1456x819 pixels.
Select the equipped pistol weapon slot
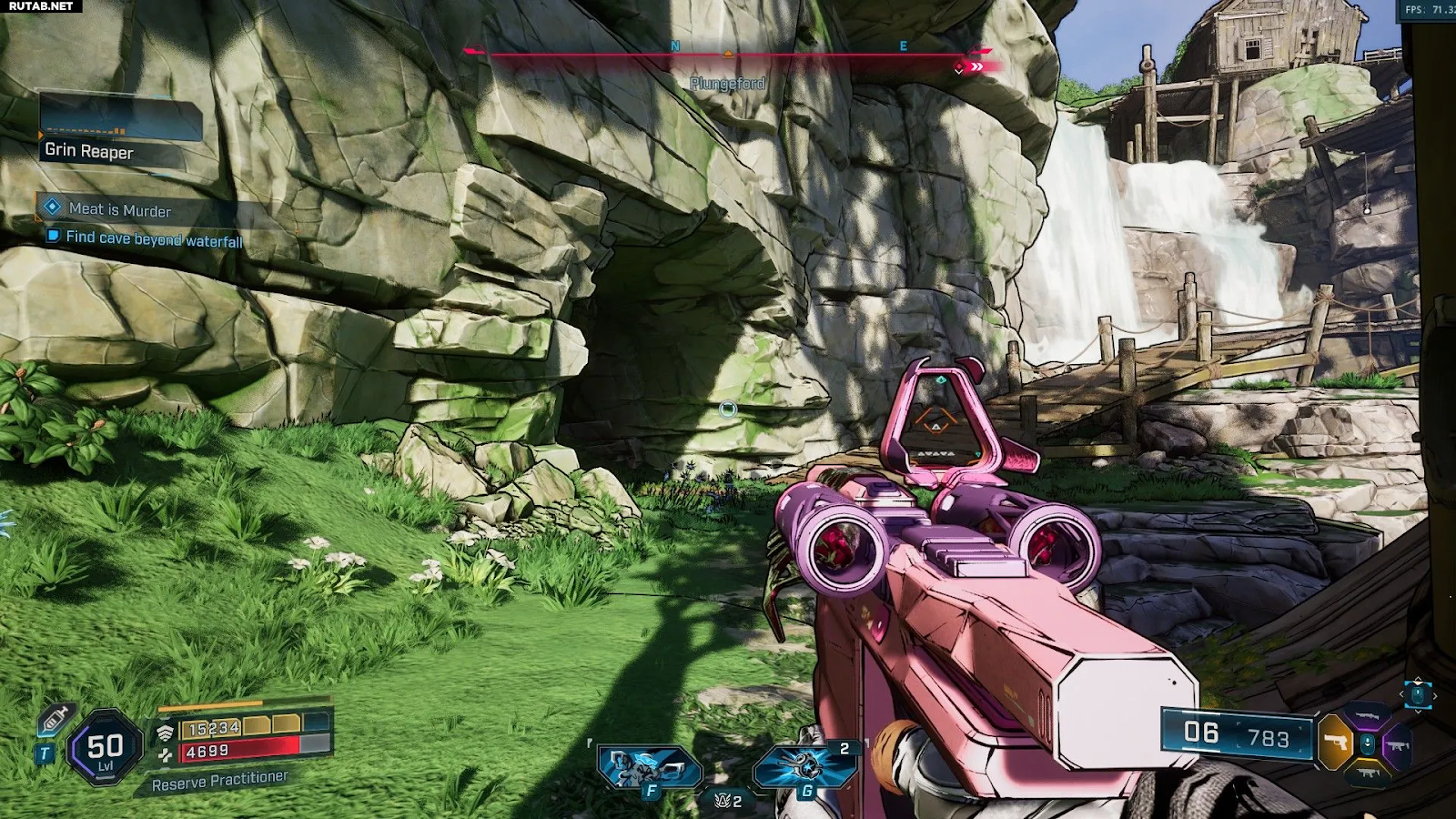[1336, 743]
